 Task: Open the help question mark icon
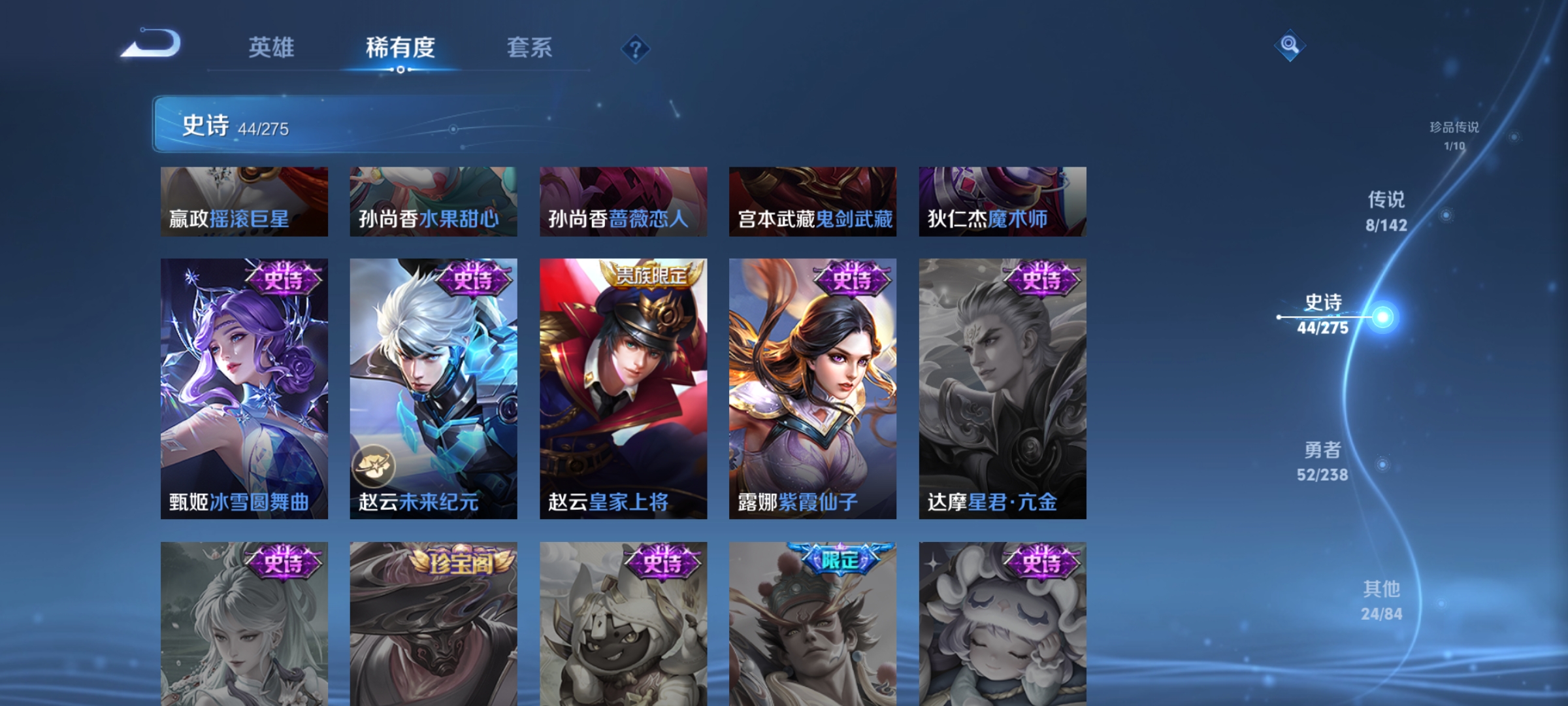coord(636,50)
